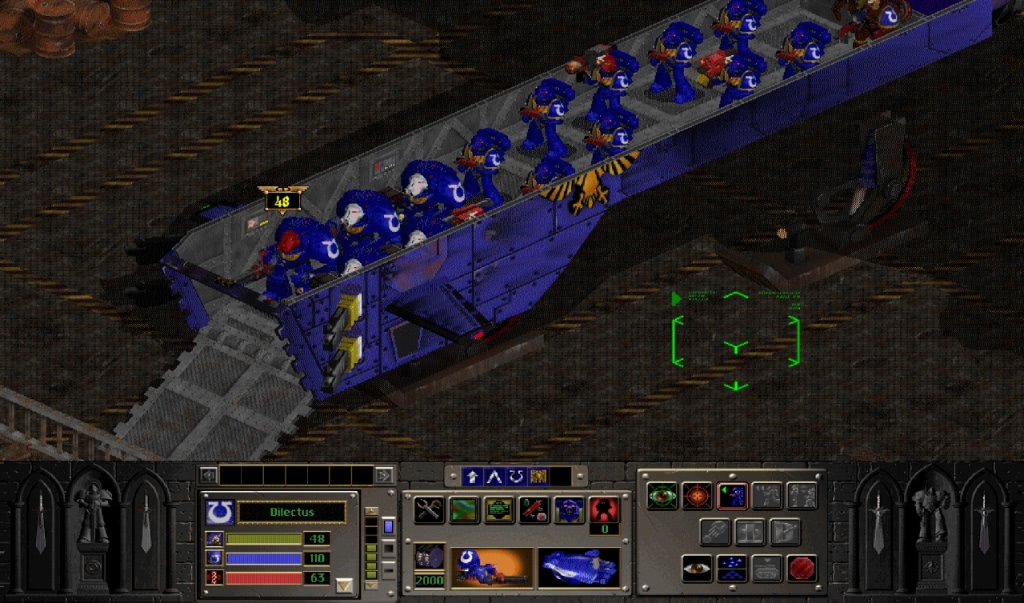Click the green terminal display icon
1024x603 pixels.
click(x=498, y=510)
